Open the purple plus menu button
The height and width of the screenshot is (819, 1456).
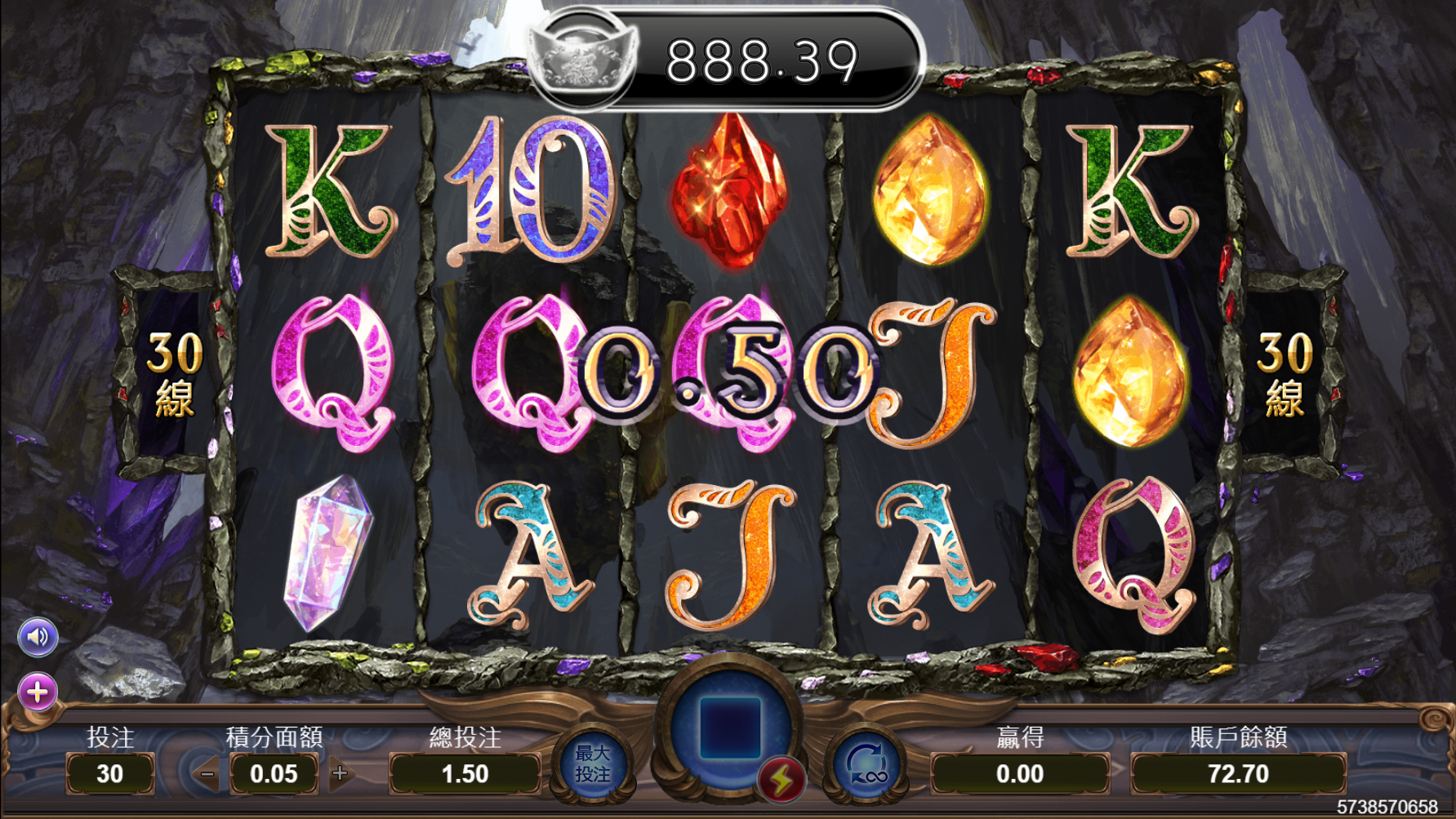pos(38,692)
